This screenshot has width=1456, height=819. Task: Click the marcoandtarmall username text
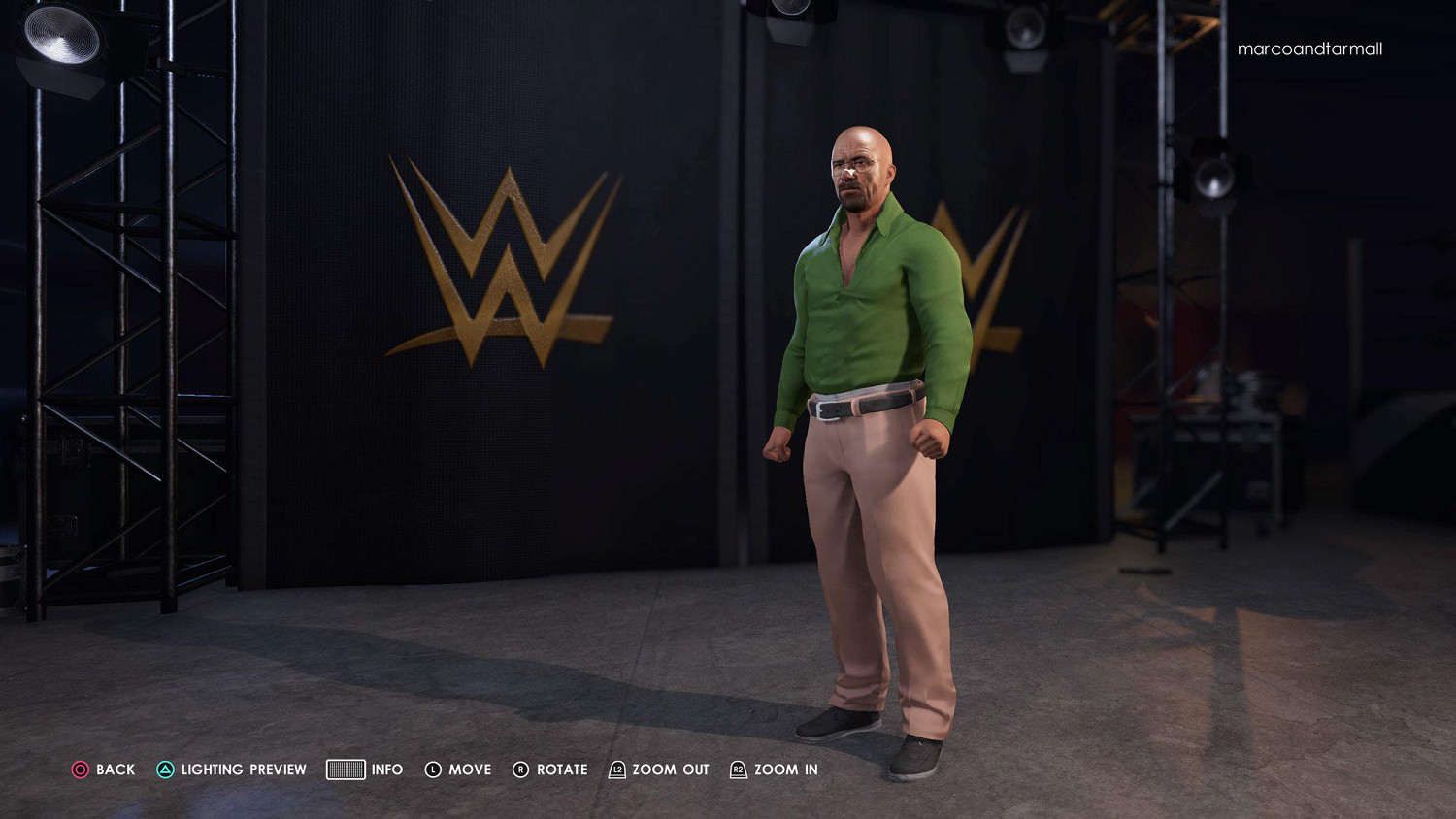[x=1309, y=49]
